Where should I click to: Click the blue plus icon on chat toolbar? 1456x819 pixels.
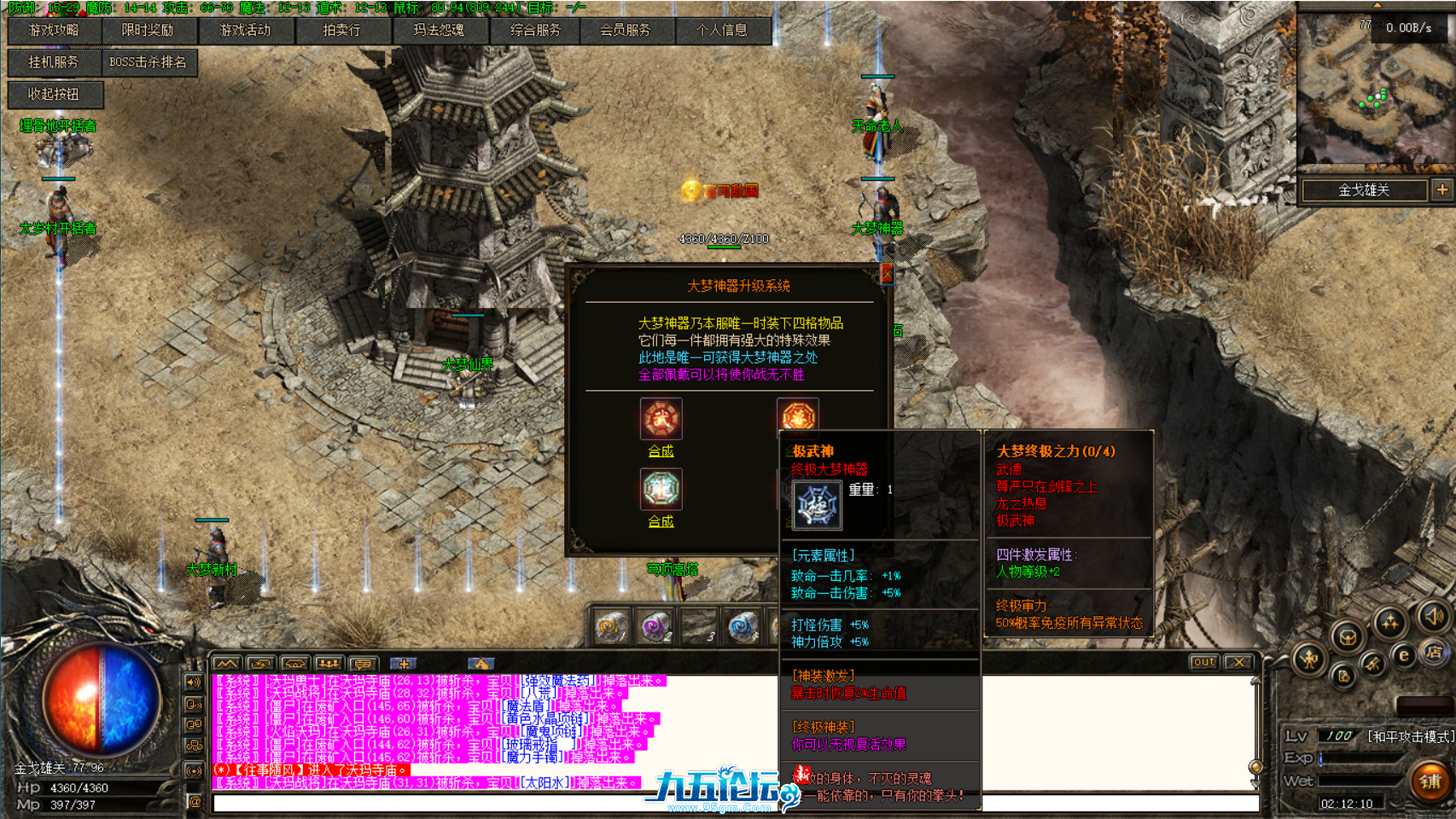(405, 664)
